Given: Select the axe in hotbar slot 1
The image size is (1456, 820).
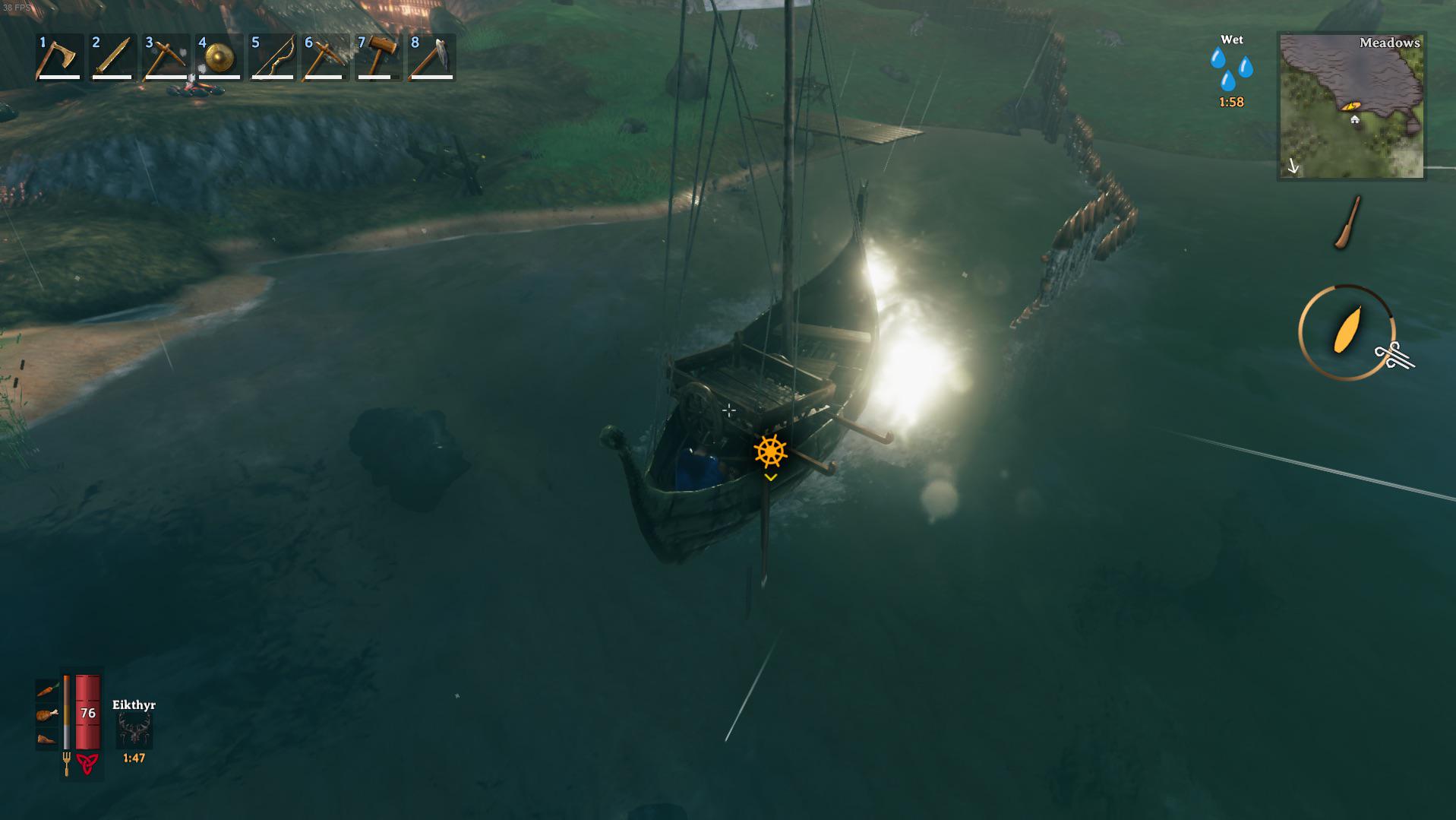Looking at the screenshot, I should click(x=57, y=59).
